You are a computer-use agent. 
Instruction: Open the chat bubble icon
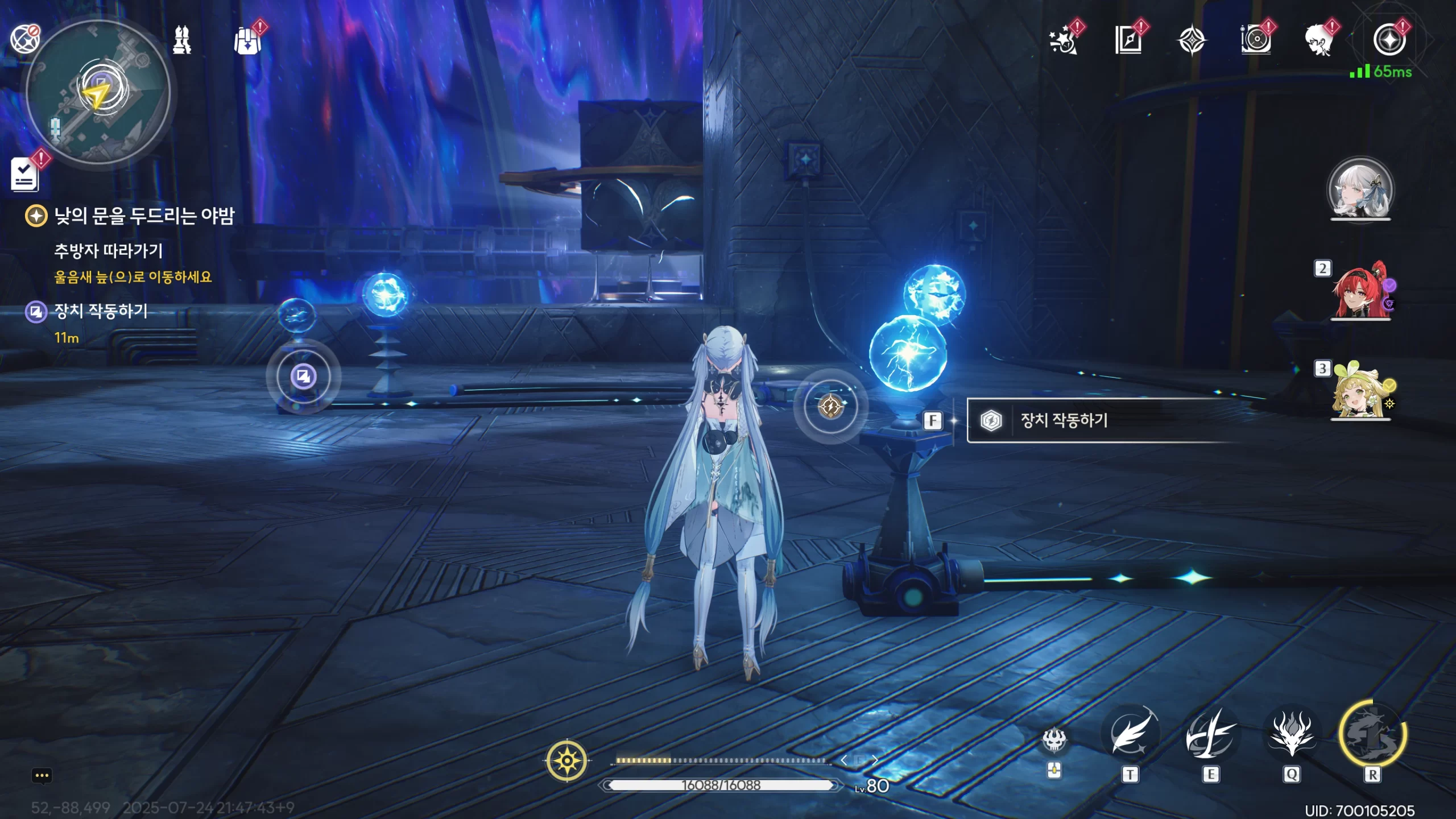tap(42, 776)
